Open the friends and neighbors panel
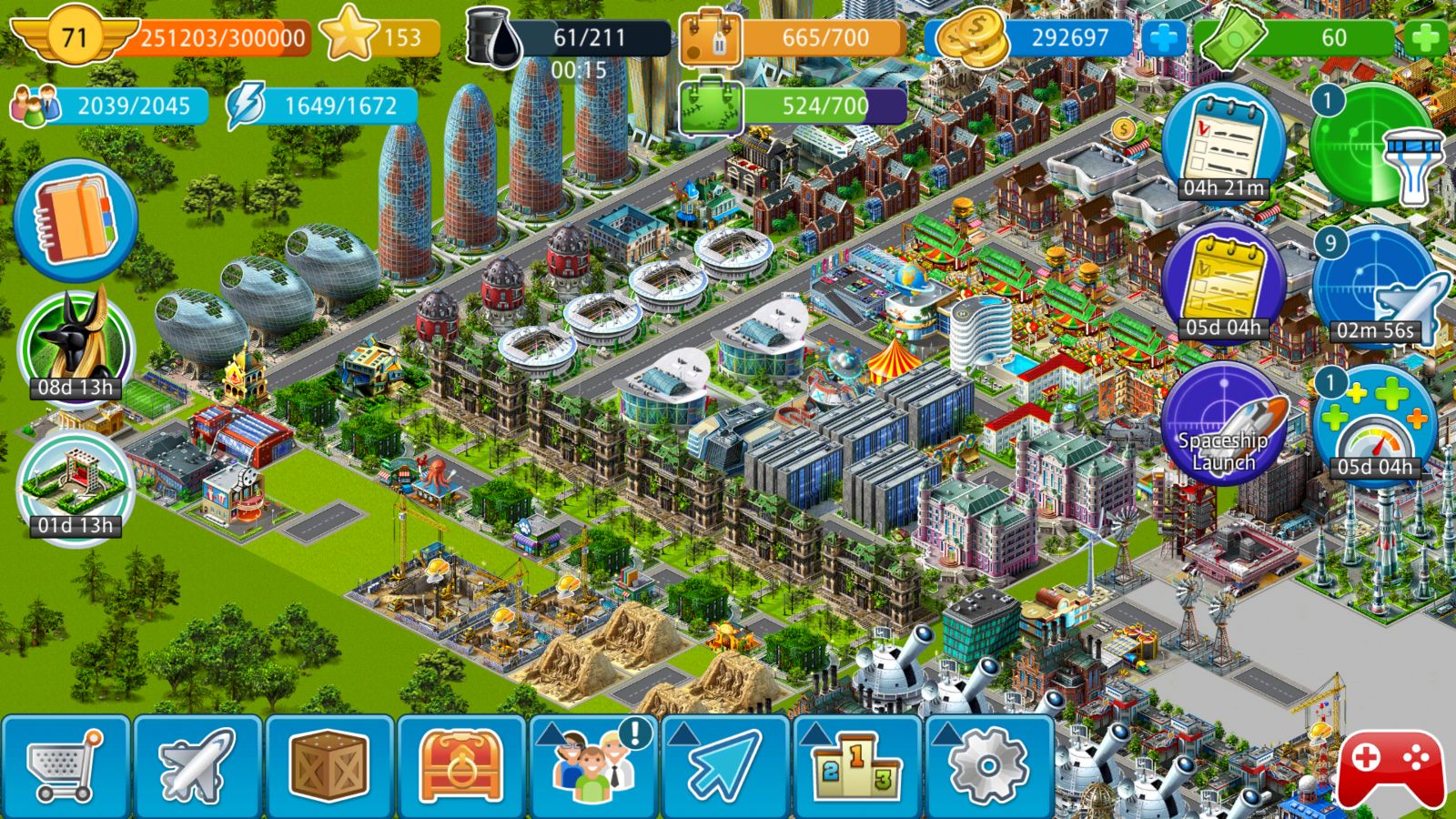This screenshot has width=1456, height=819. [x=593, y=766]
